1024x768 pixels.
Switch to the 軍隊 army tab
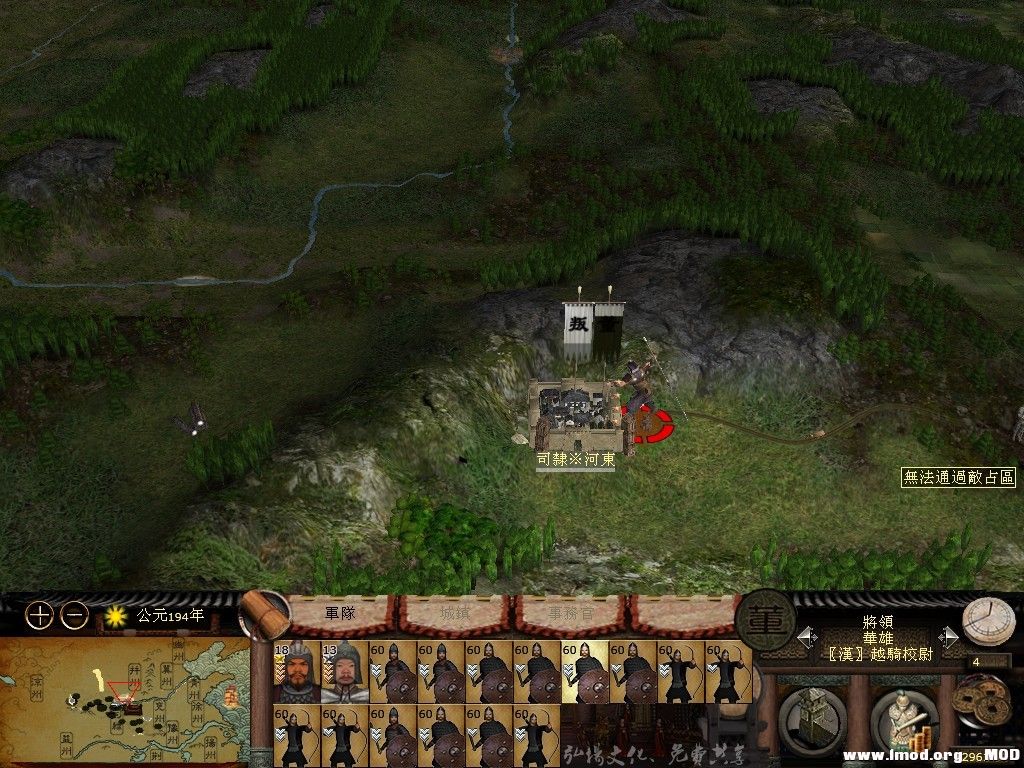340,613
